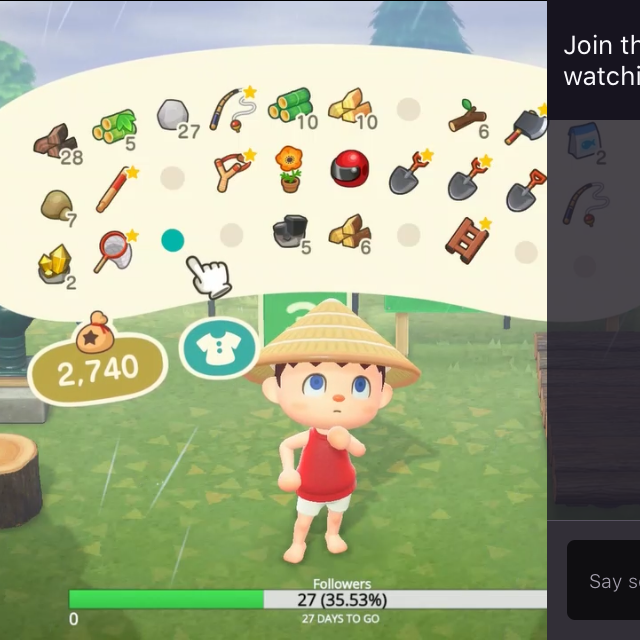Select the hardwood stack of 28
The height and width of the screenshot is (640, 640).
tap(54, 143)
